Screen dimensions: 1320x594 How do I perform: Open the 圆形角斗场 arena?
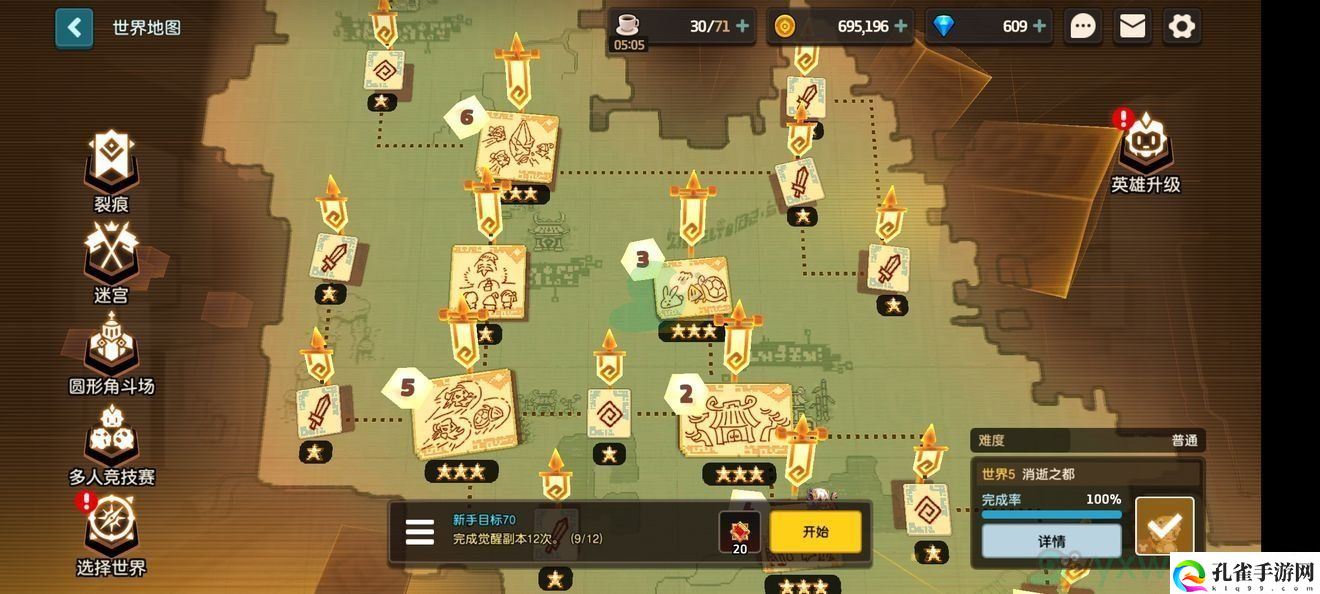tap(111, 350)
